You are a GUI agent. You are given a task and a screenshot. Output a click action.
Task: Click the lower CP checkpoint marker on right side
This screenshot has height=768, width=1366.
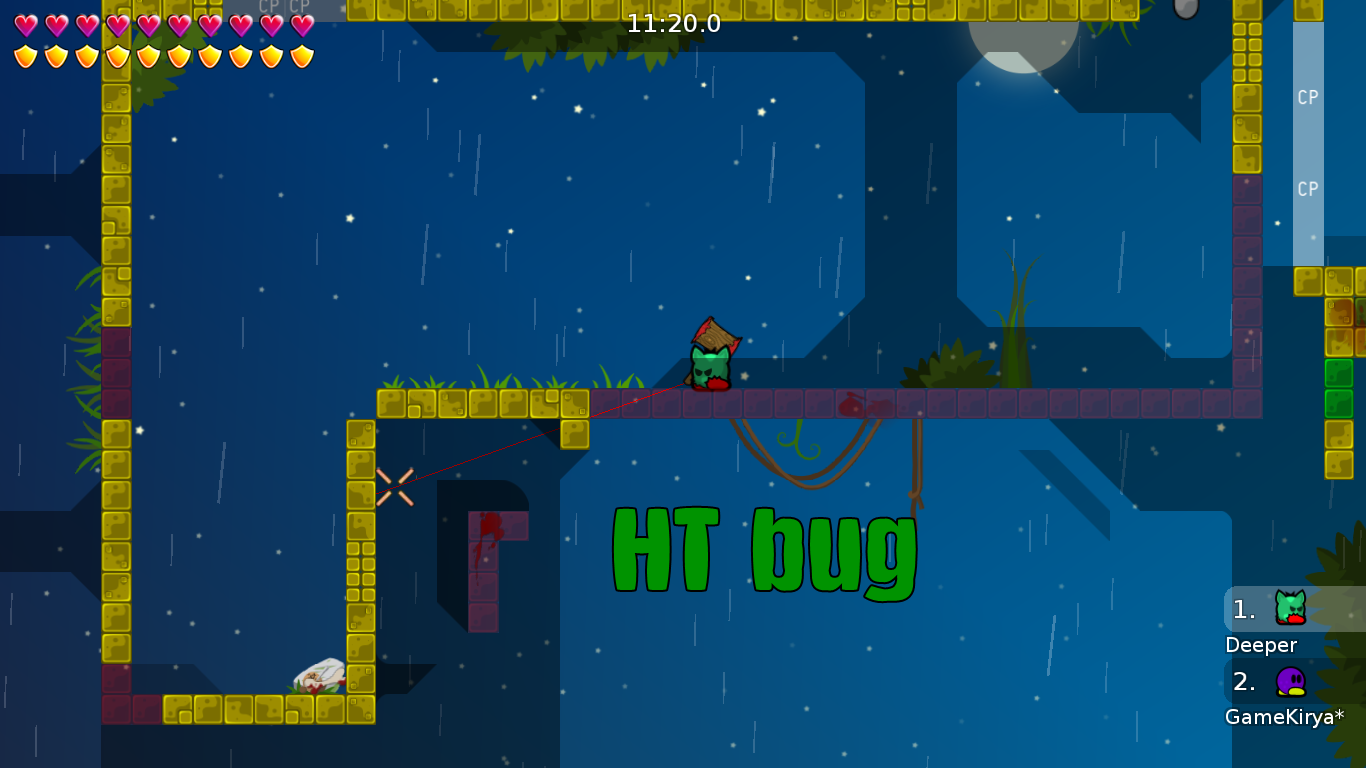click(x=1307, y=188)
